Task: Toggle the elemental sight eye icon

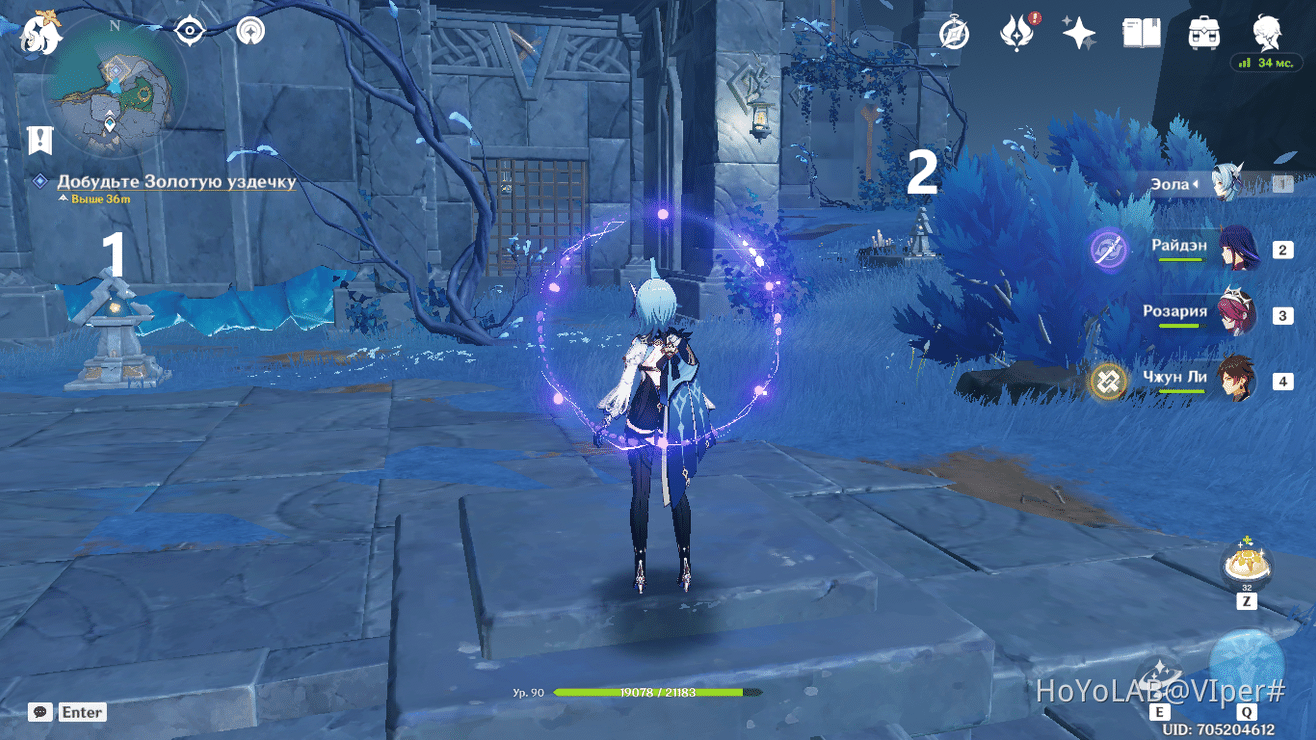Action: coord(189,32)
